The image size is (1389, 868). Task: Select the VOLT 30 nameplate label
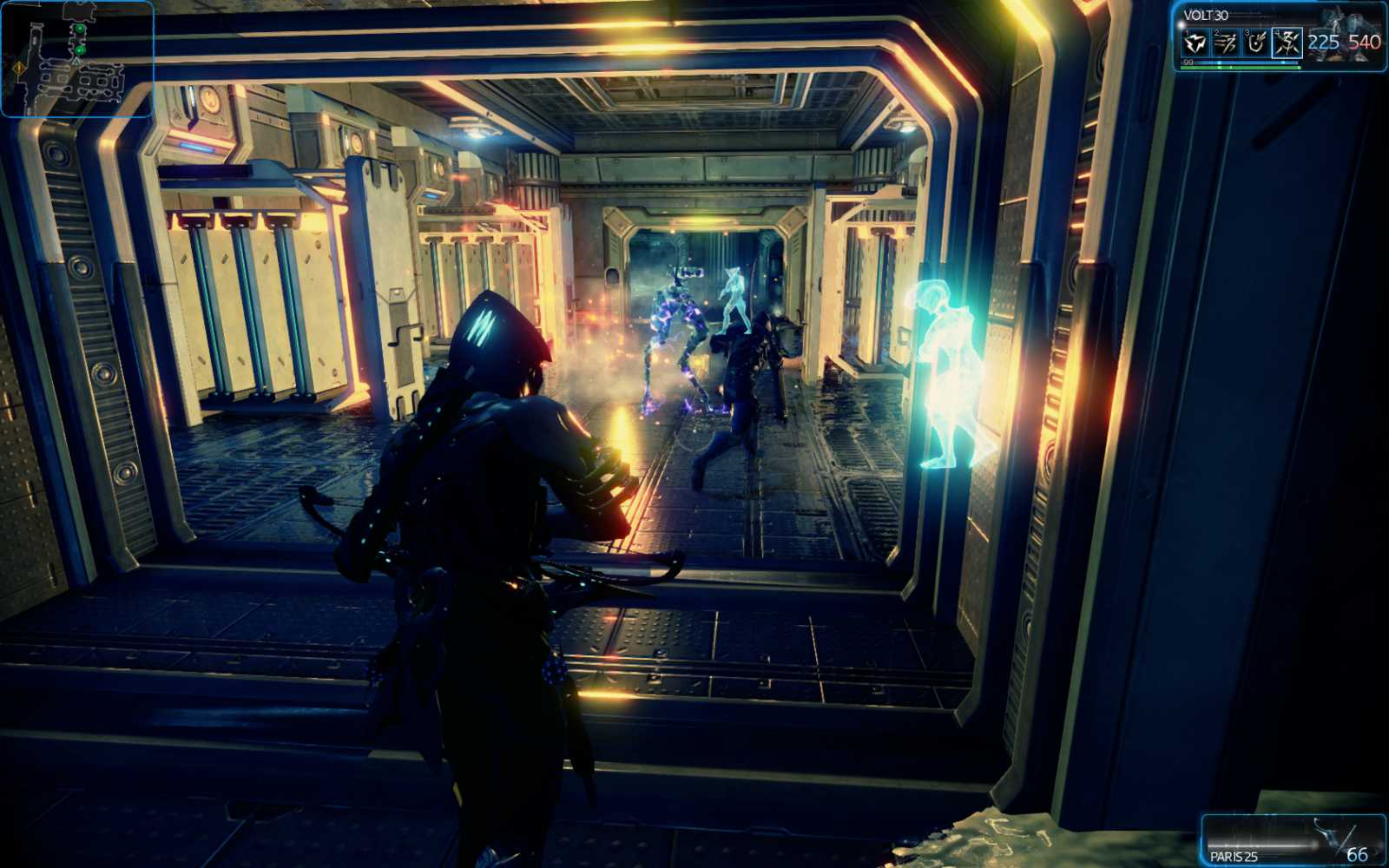(1205, 15)
